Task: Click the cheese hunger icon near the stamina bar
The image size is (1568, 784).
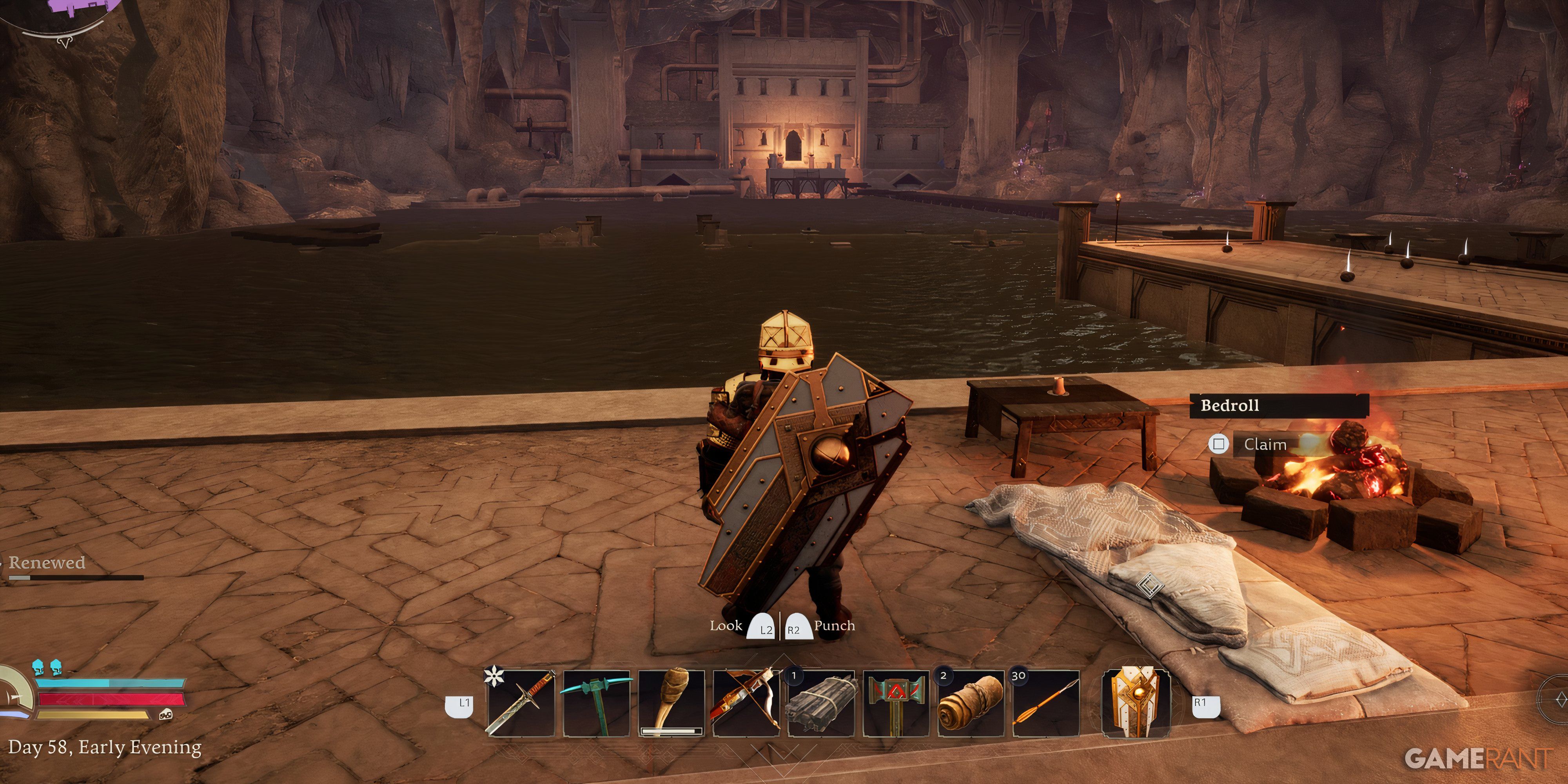Action: (165, 715)
